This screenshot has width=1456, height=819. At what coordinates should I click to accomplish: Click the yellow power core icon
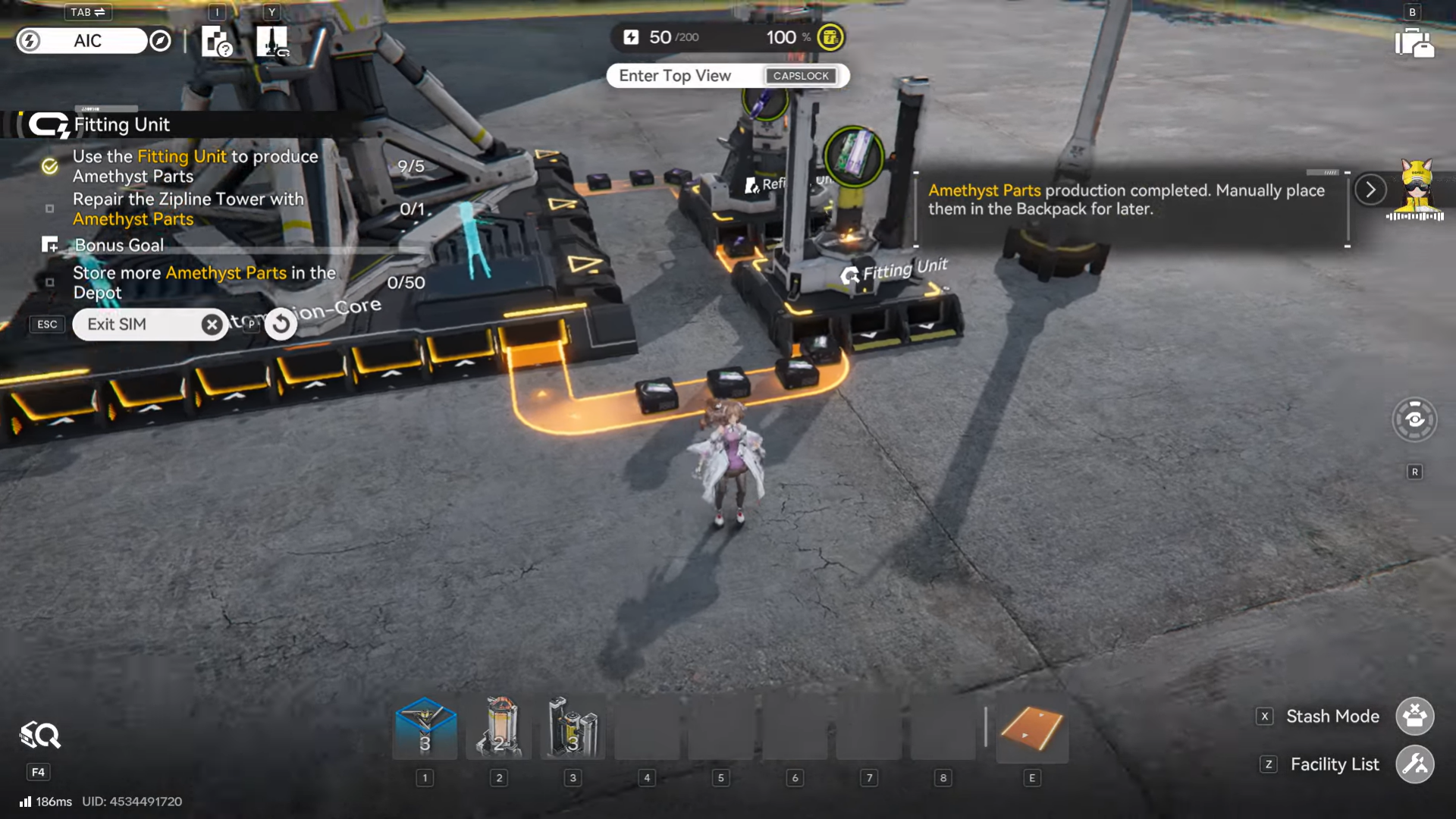pyautogui.click(x=830, y=37)
